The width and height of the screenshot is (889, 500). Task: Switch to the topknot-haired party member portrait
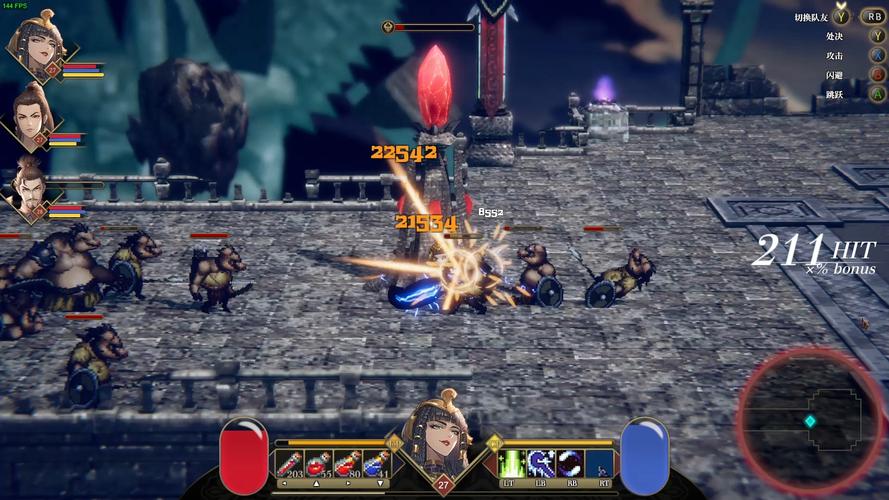30,113
